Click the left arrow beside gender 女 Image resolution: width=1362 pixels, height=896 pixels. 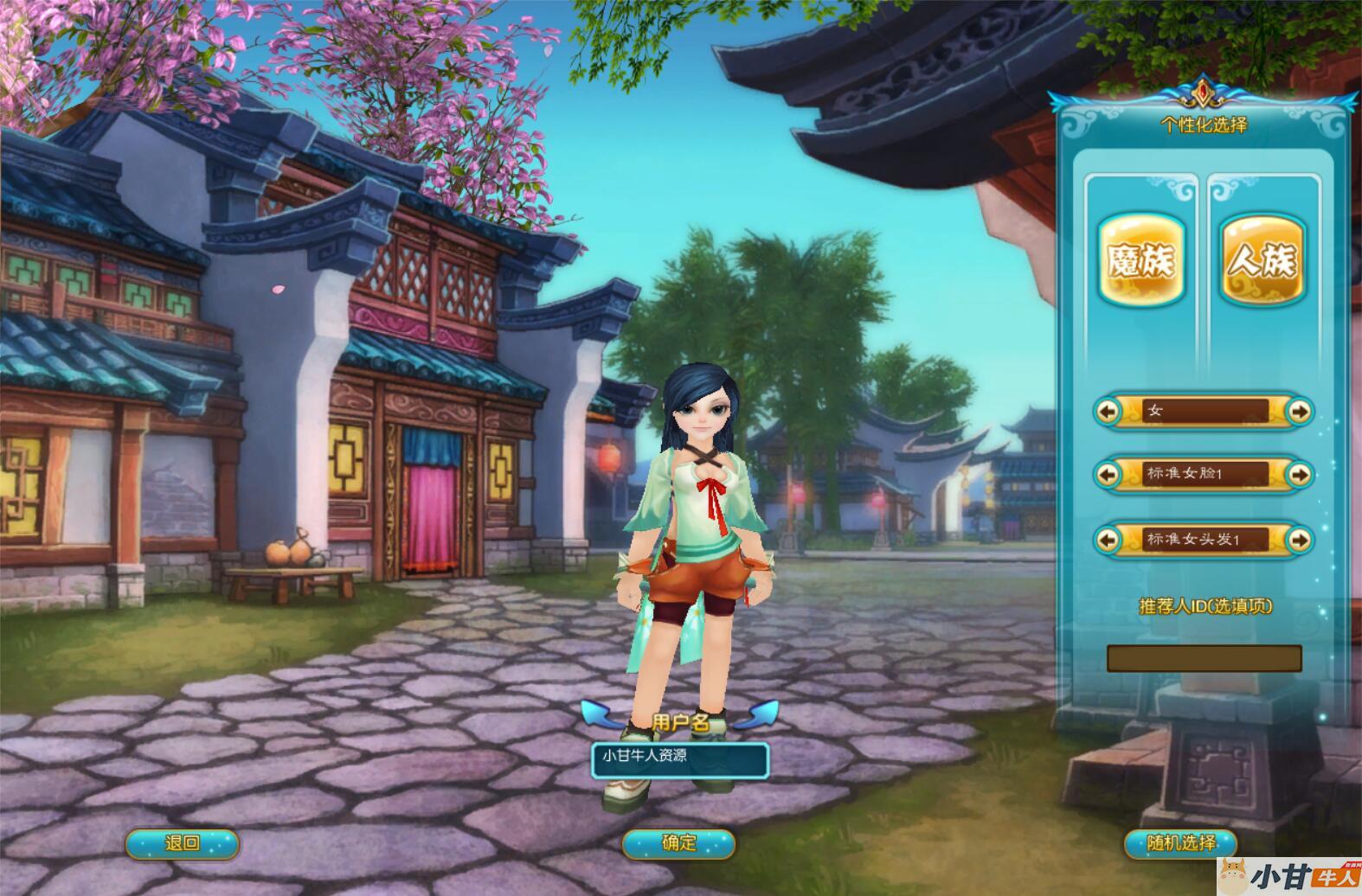tap(1108, 411)
